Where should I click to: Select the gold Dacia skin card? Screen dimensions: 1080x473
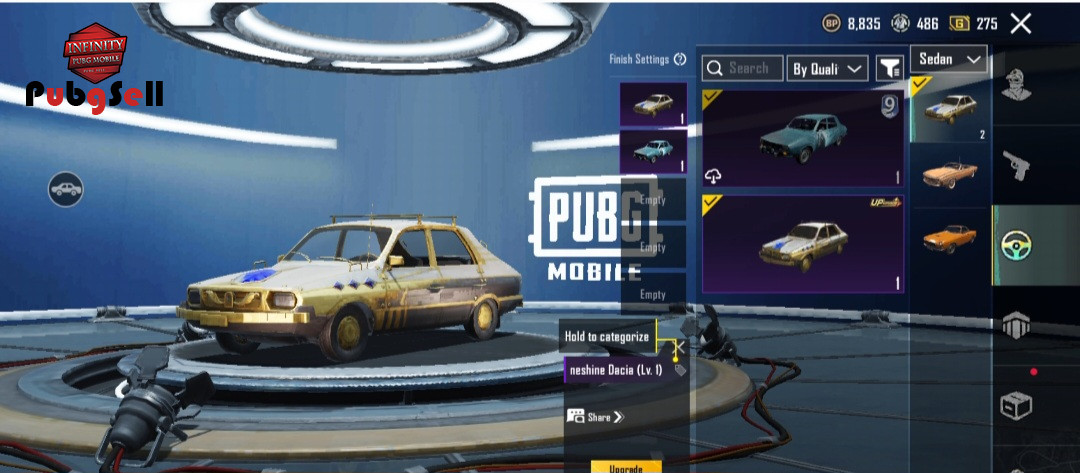point(803,244)
